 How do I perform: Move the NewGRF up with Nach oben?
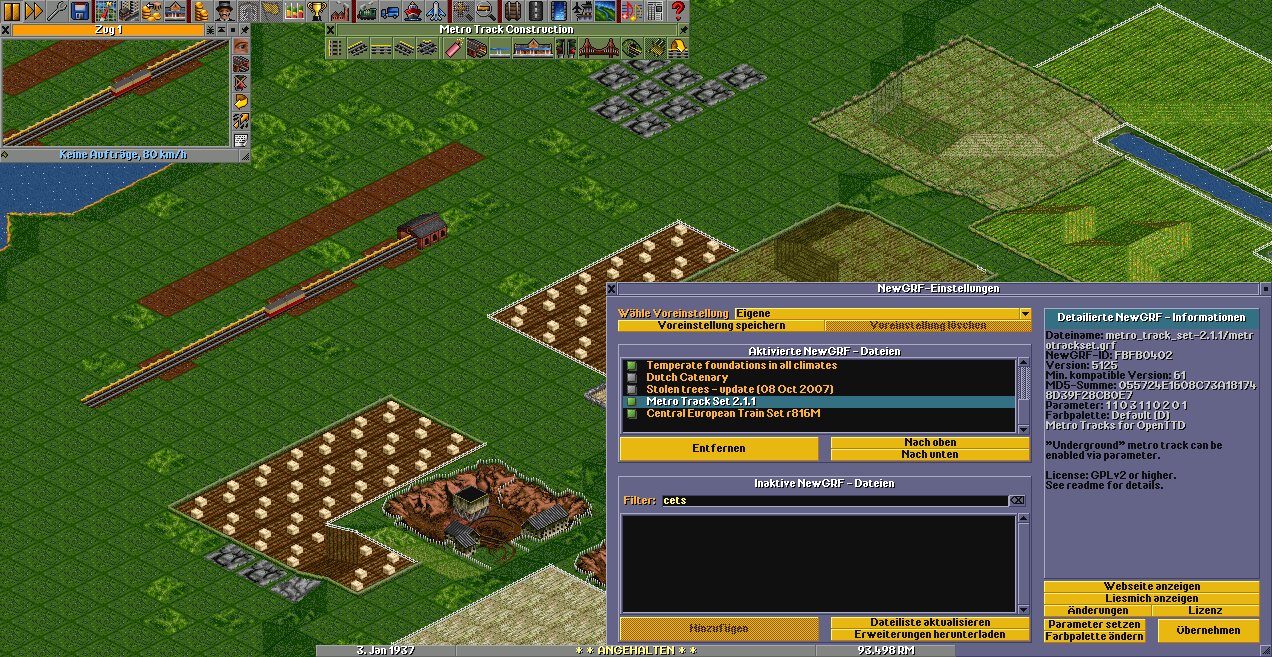click(x=929, y=443)
